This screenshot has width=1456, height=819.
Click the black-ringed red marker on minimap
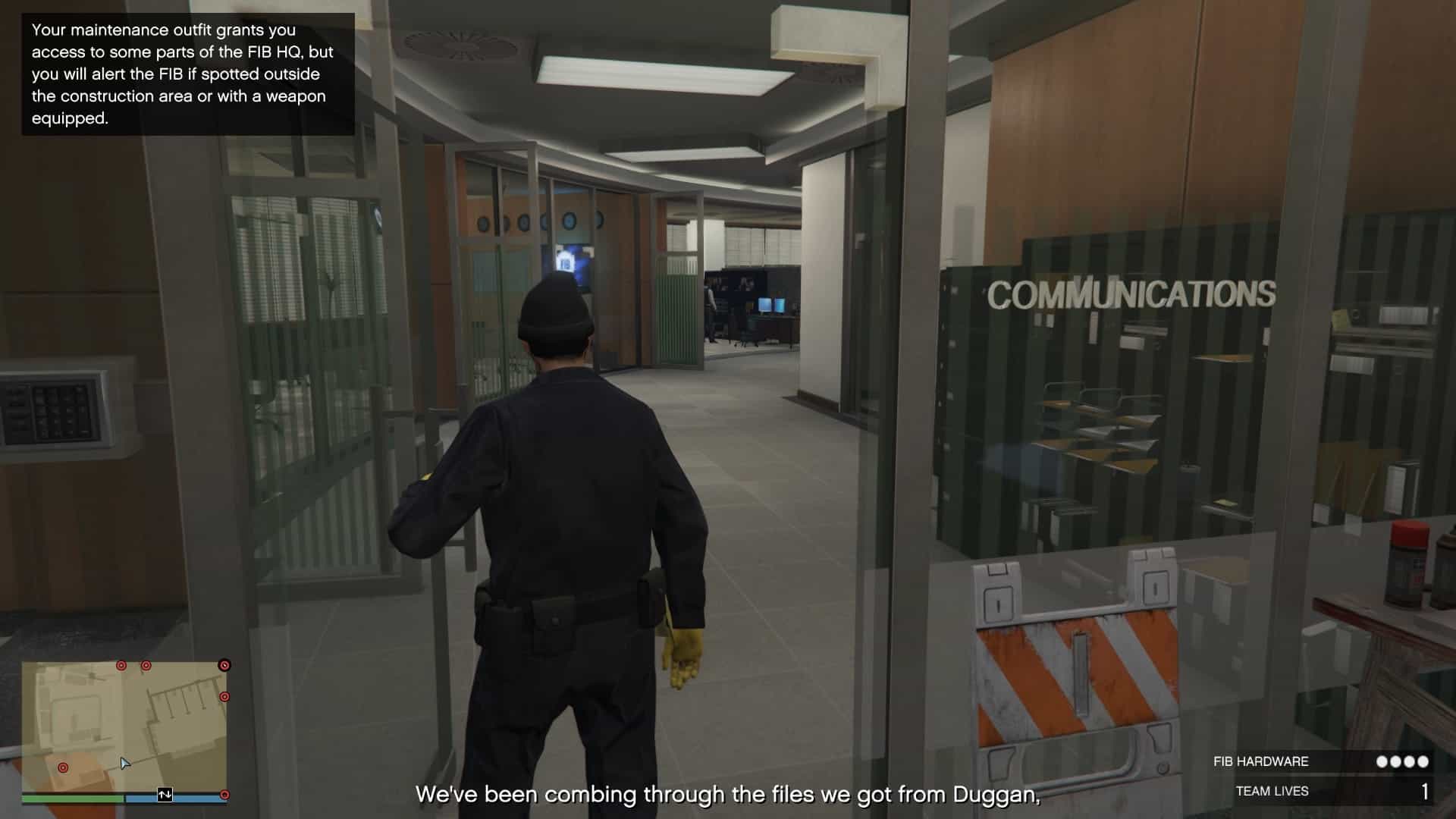[x=224, y=665]
